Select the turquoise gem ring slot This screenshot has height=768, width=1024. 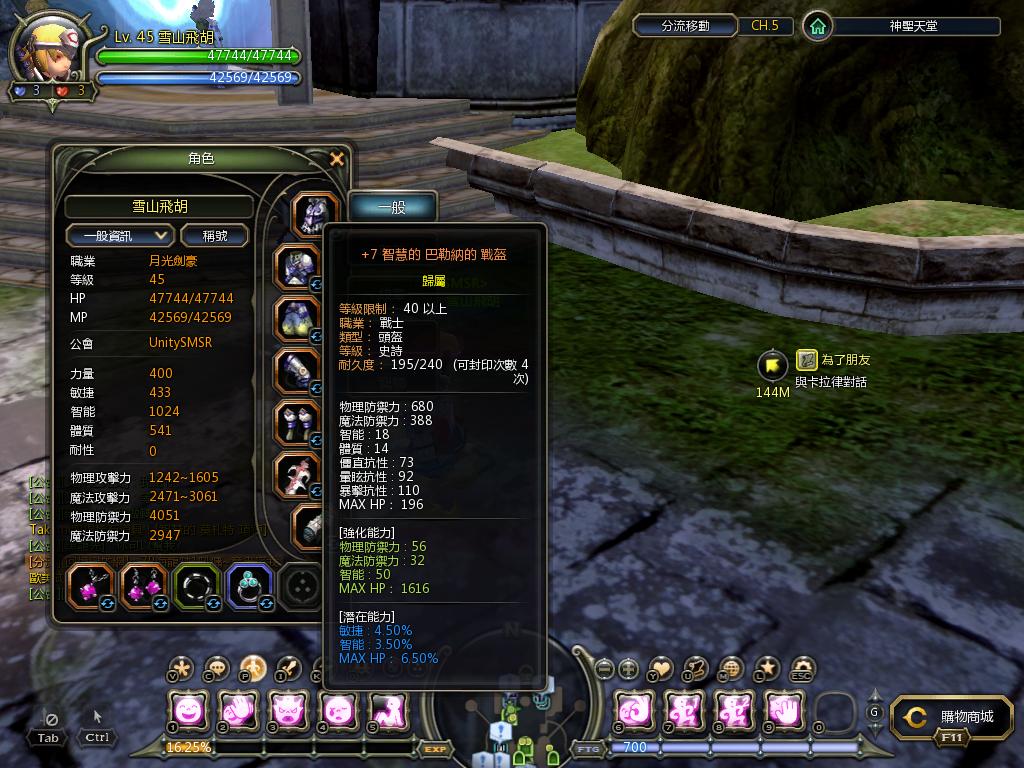(249, 587)
